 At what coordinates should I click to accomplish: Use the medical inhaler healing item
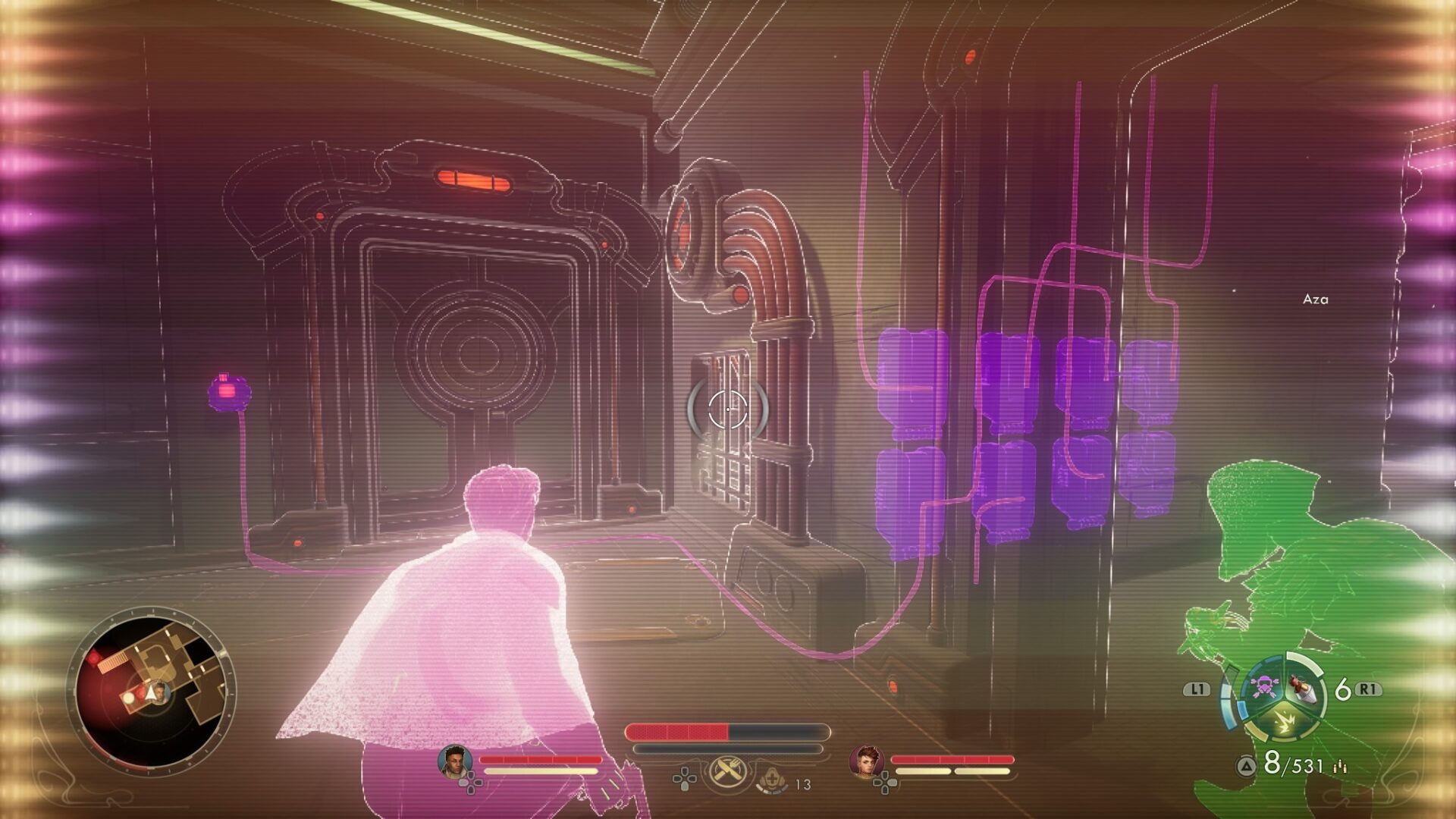click(771, 780)
